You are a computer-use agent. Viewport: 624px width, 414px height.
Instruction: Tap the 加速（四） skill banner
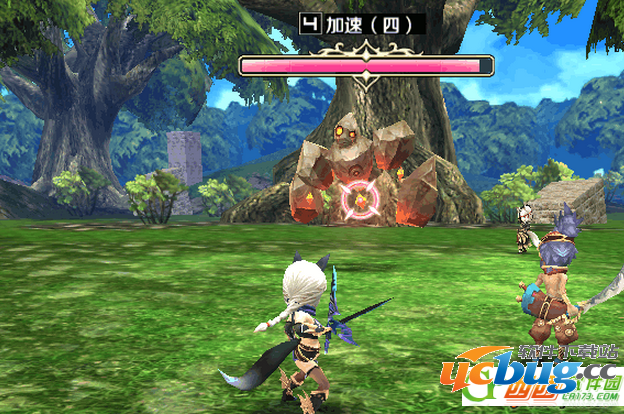tap(363, 24)
